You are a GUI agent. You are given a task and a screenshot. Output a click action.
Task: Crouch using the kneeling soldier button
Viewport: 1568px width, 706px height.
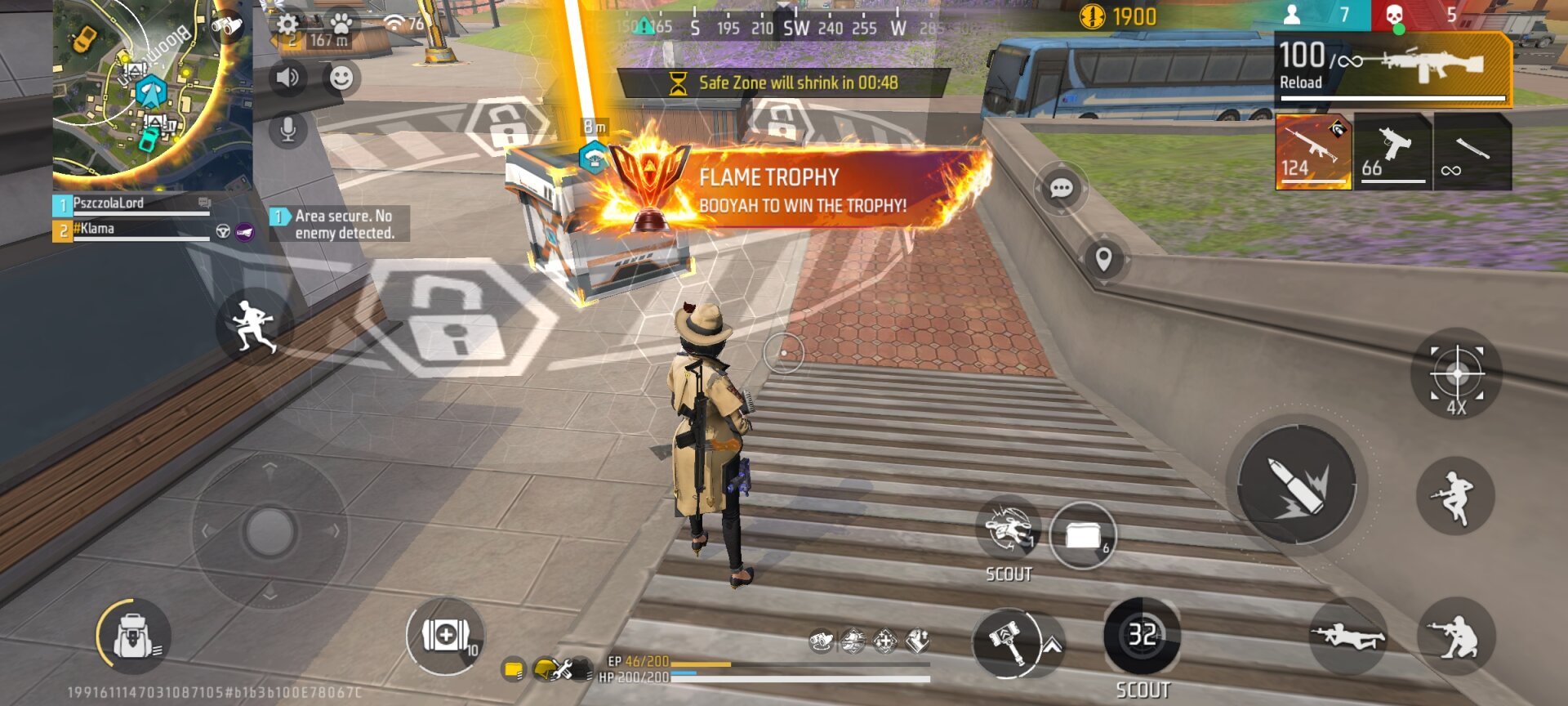tap(1455, 637)
